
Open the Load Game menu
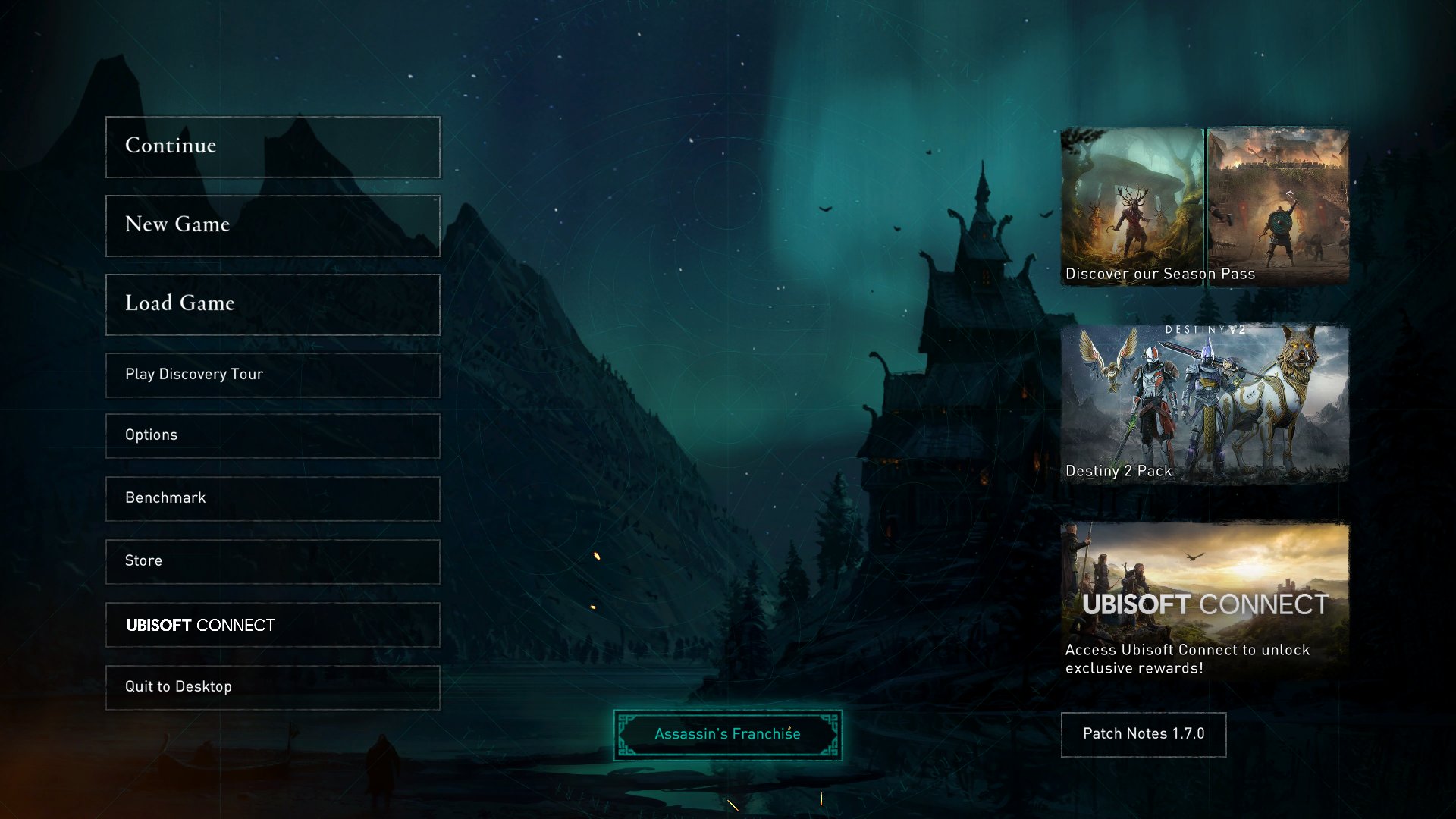click(x=272, y=304)
